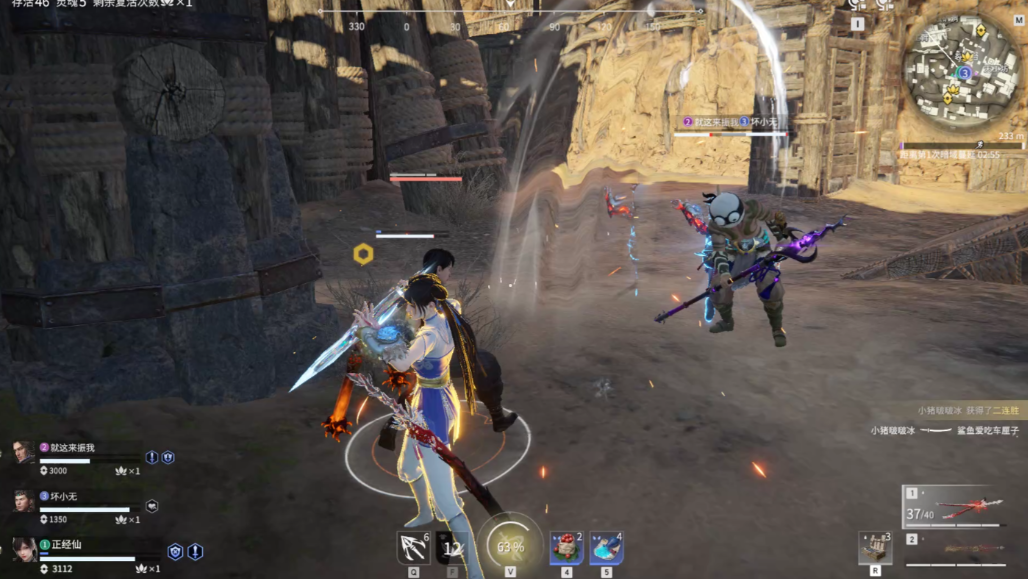Select the primary weapon slot showing 37/40
1028x579 pixels.
[953, 508]
